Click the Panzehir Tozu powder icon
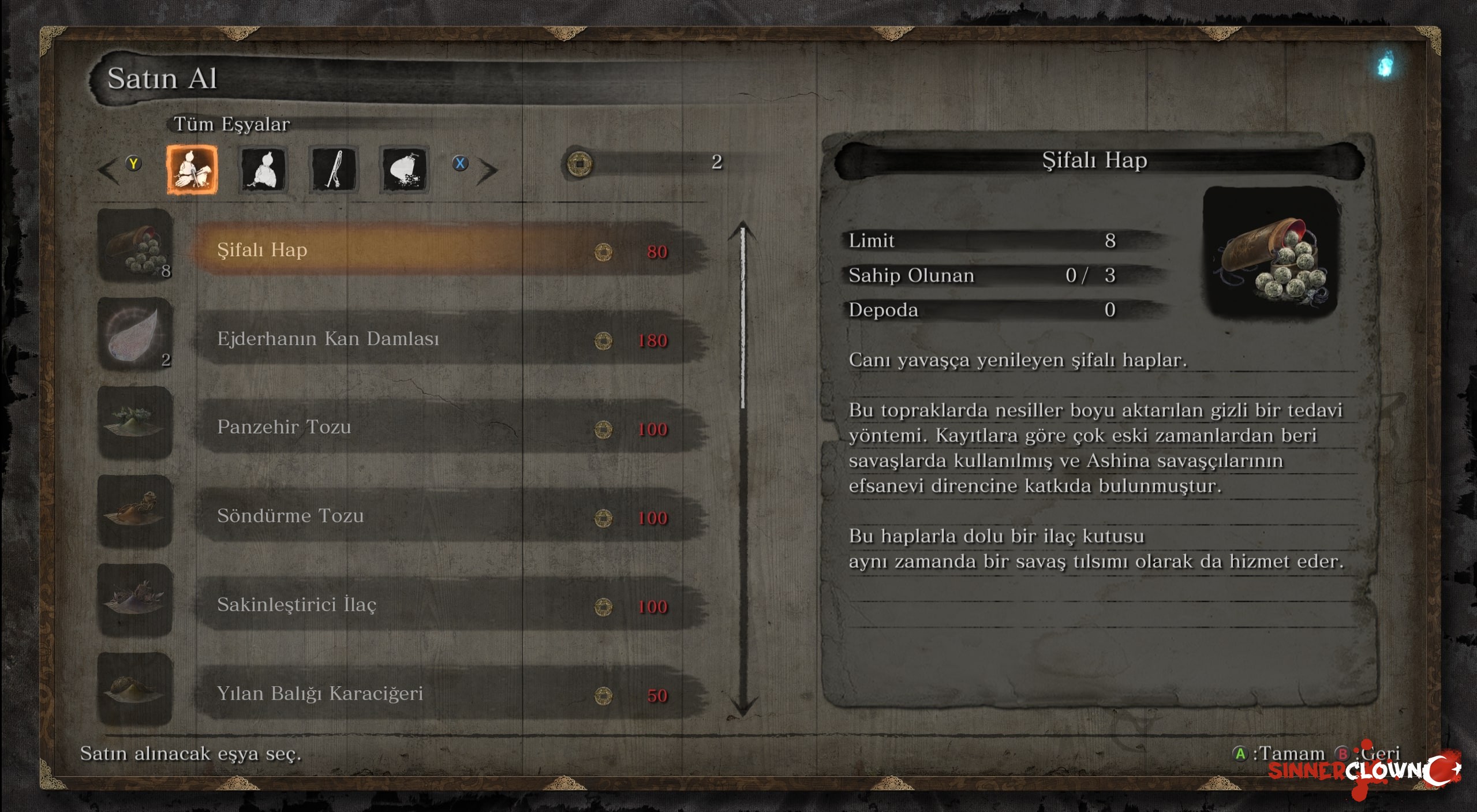Image resolution: width=1477 pixels, height=812 pixels. point(135,423)
